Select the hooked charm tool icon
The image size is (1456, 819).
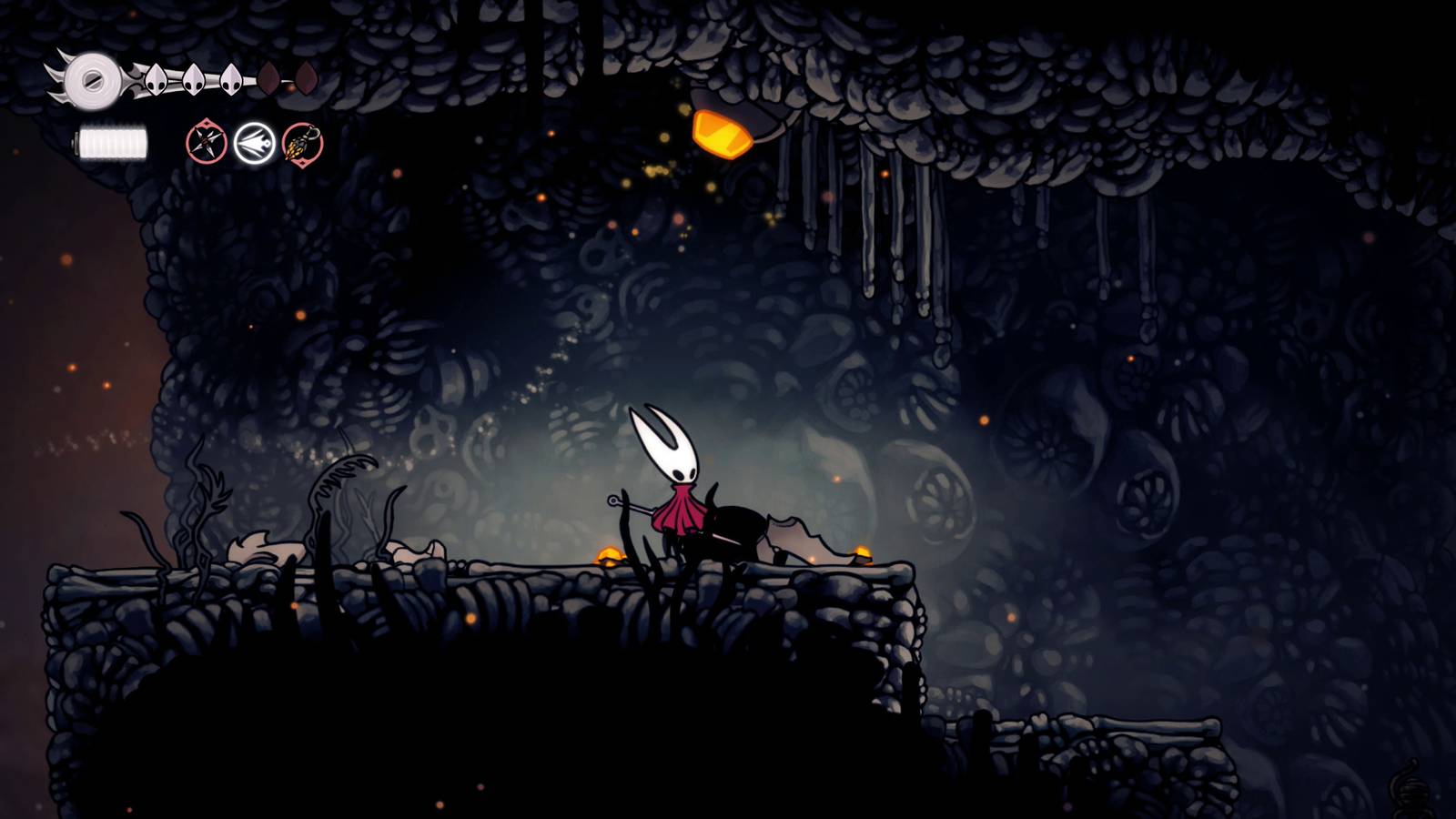[300, 144]
